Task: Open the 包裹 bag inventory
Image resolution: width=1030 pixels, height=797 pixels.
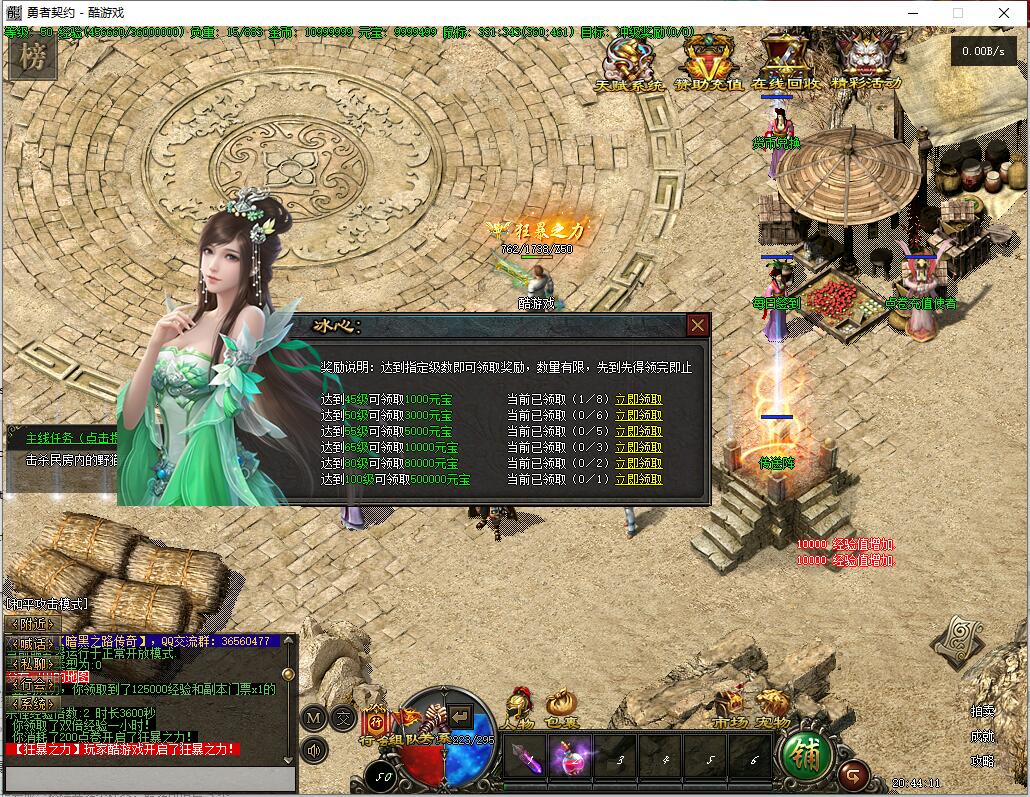Action: point(561,710)
